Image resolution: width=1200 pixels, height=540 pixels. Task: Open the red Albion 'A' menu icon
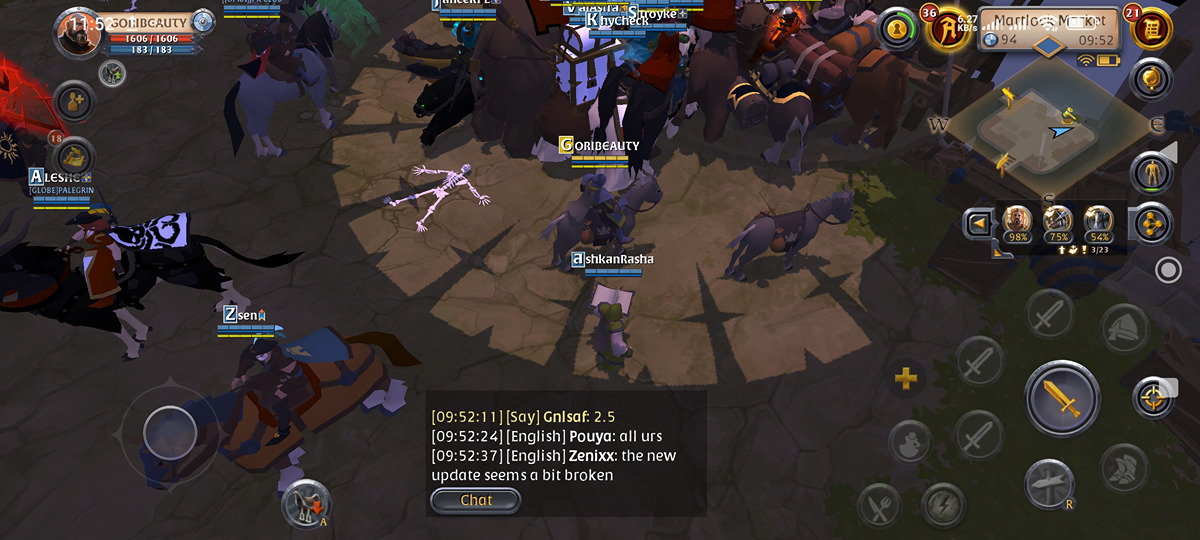(x=946, y=28)
